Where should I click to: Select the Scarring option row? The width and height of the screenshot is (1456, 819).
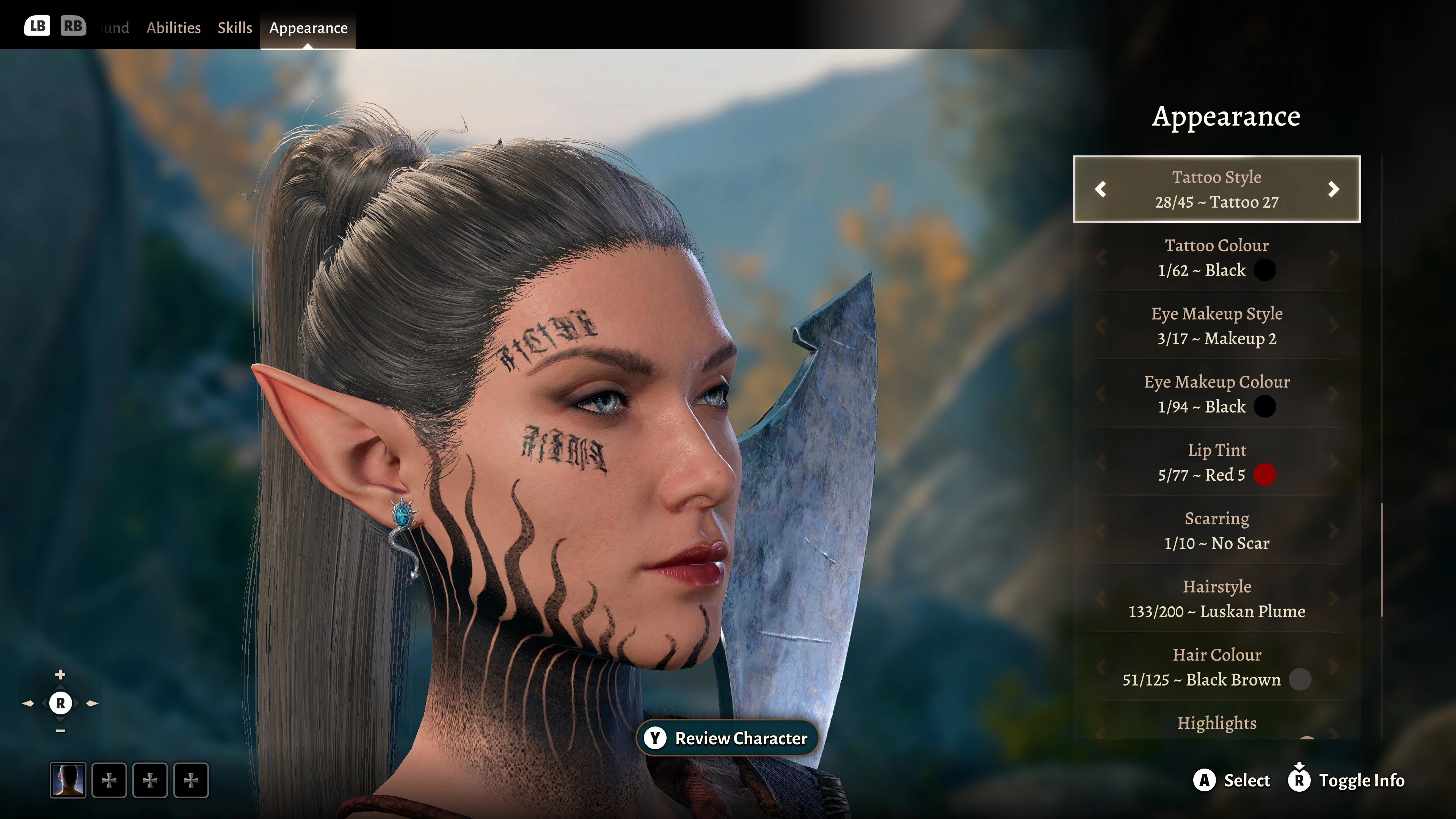[x=1216, y=531]
